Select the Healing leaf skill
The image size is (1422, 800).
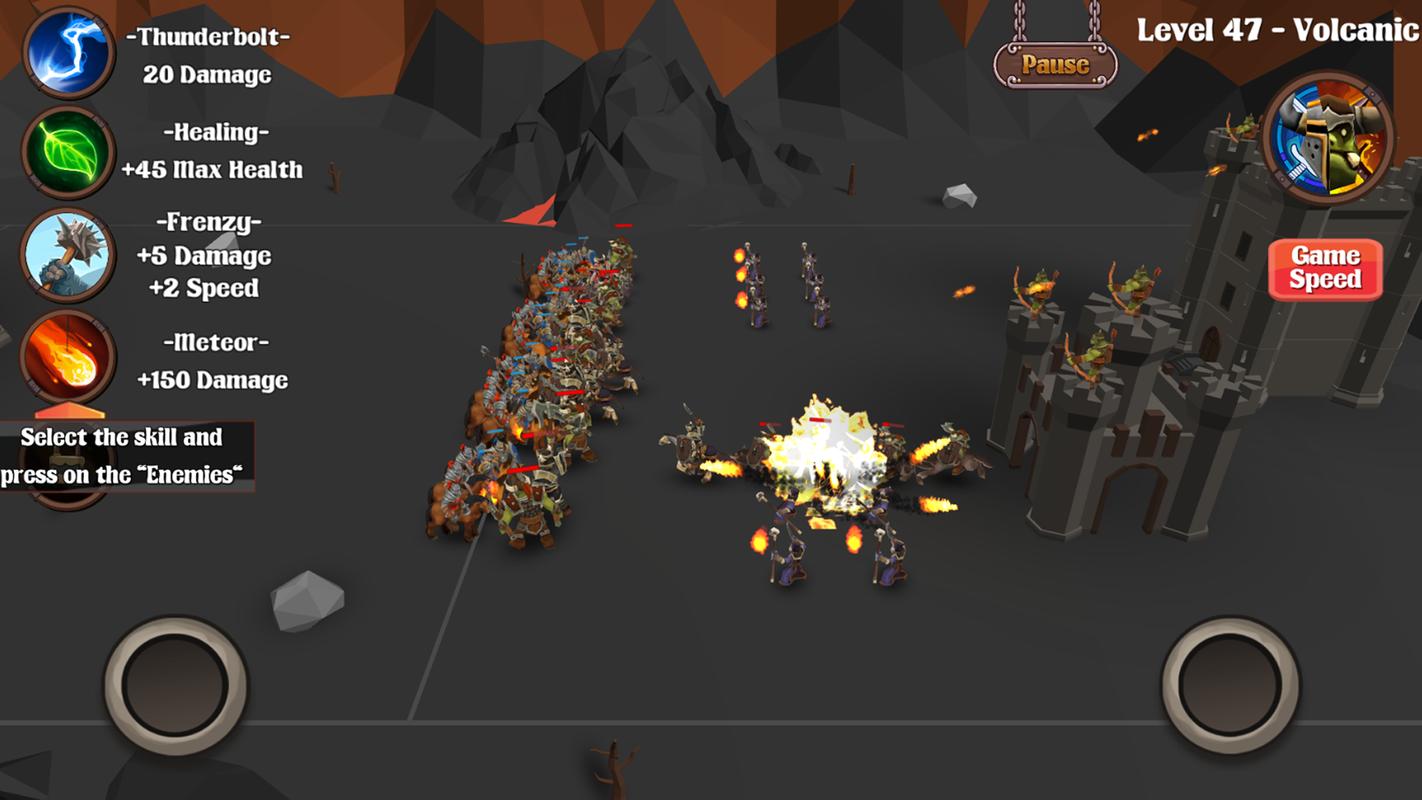click(69, 152)
